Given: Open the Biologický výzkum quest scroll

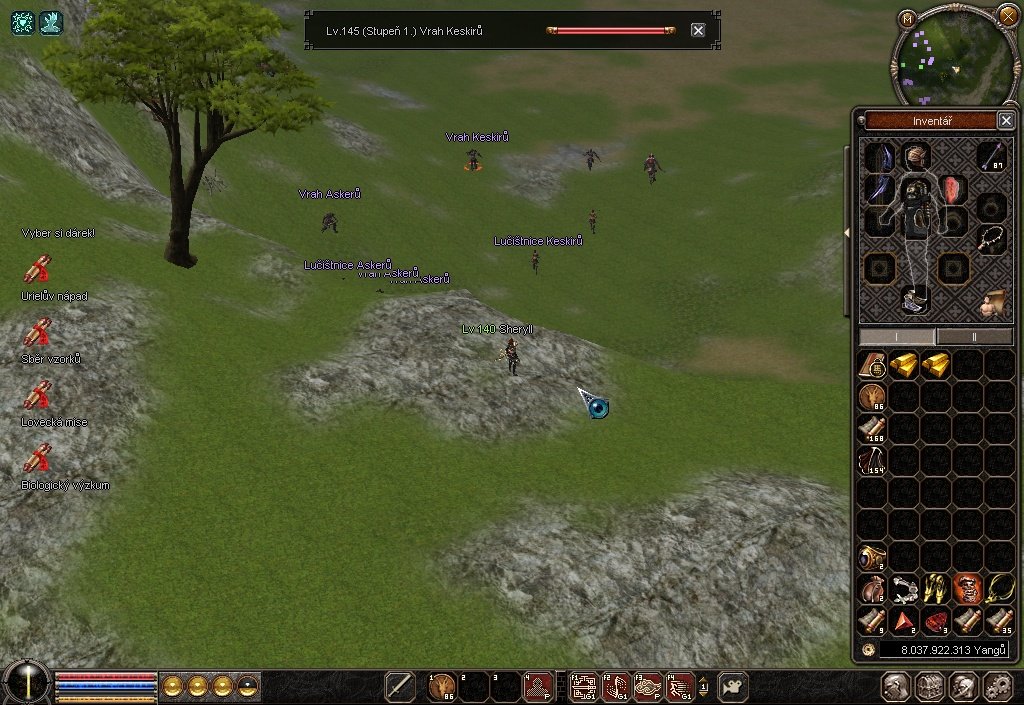Looking at the screenshot, I should (37, 458).
